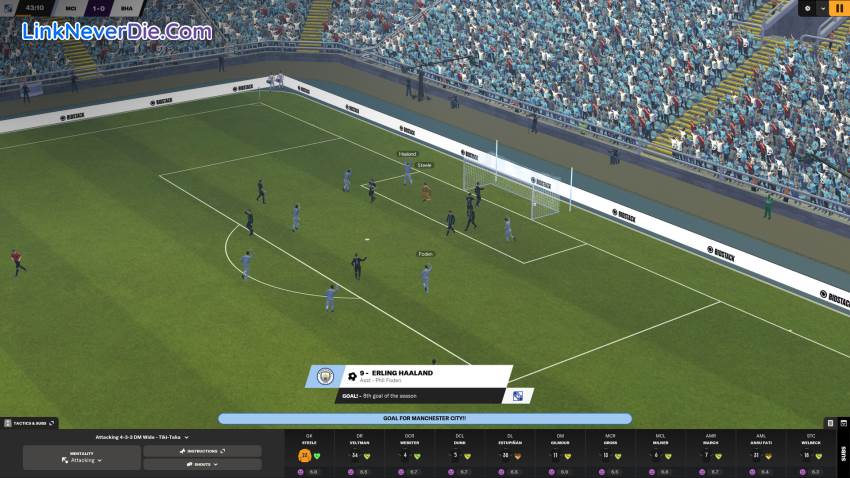
Task: Open the team Instructions button
Action: (x=202, y=451)
